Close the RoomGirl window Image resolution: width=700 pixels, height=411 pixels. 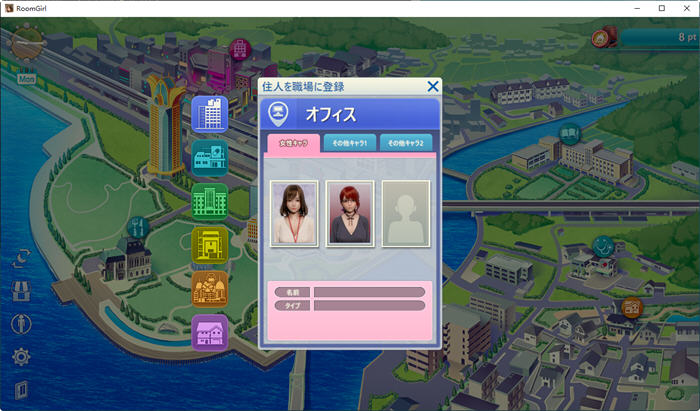click(684, 7)
